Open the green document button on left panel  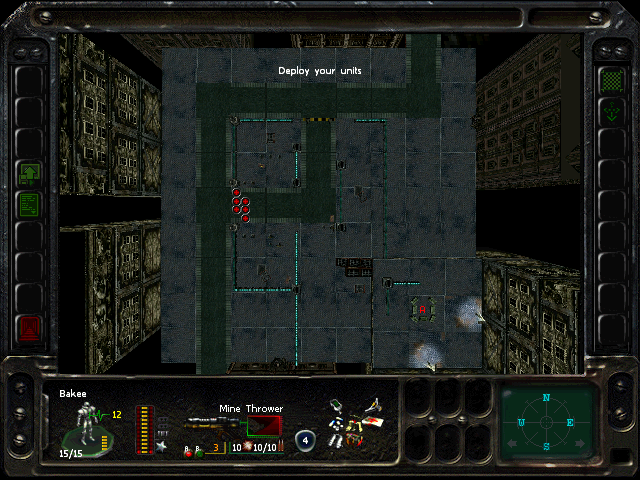pos(29,204)
